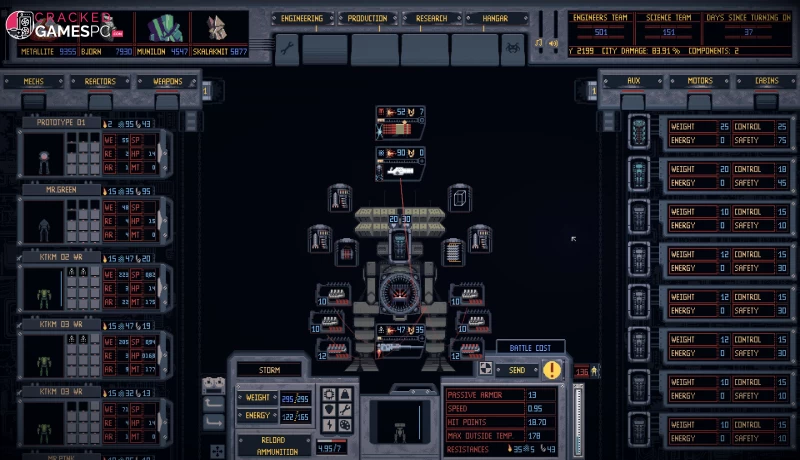Viewport: 800px width, 460px height.
Task: Click the yellow exclamation warning icon
Action: coord(552,370)
